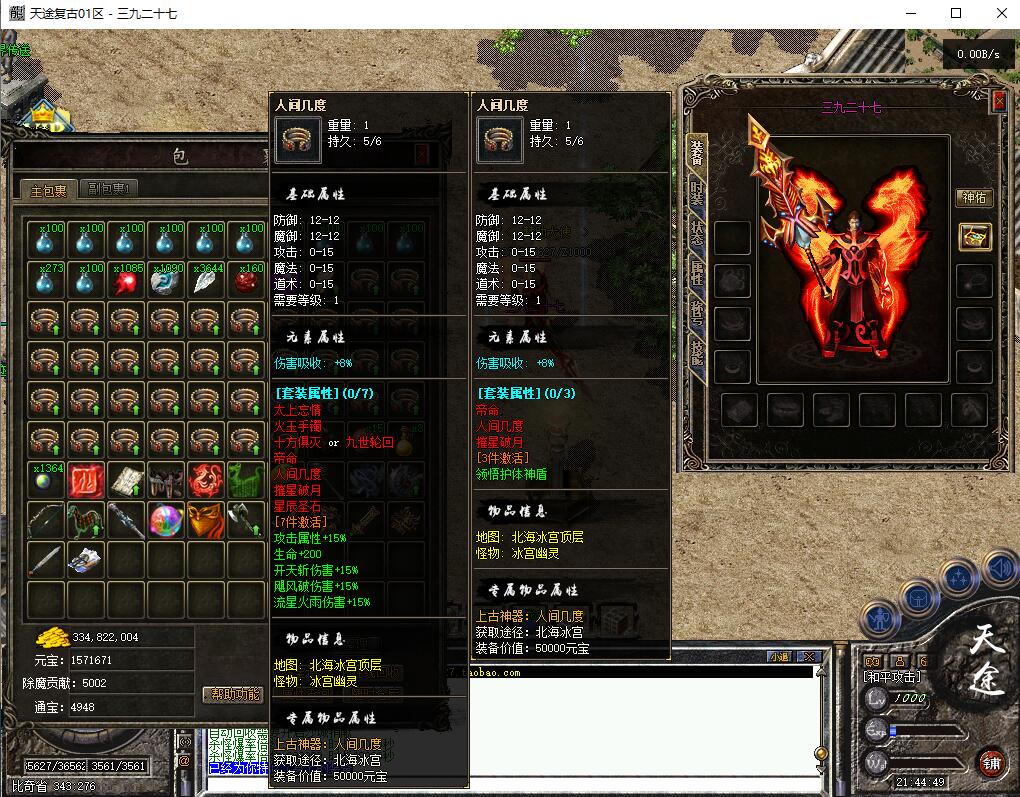Click the 小退 logout button

pyautogui.click(x=779, y=656)
